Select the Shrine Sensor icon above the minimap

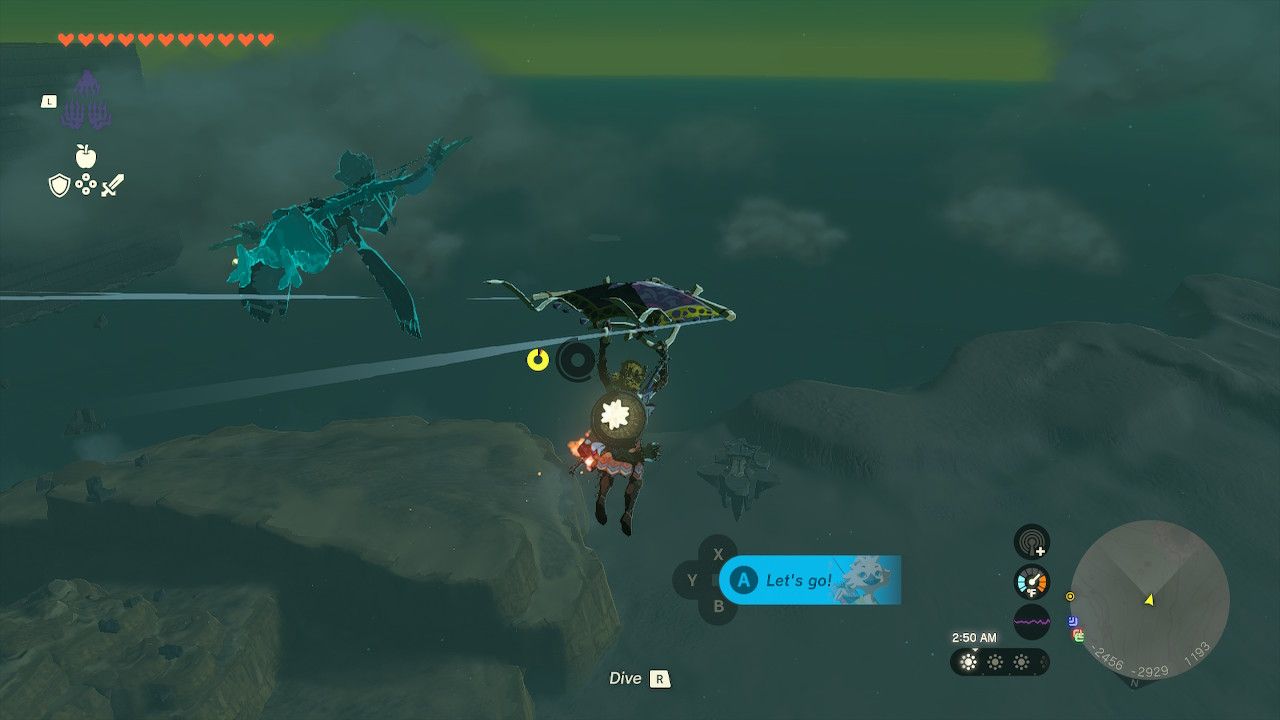pyautogui.click(x=1030, y=541)
